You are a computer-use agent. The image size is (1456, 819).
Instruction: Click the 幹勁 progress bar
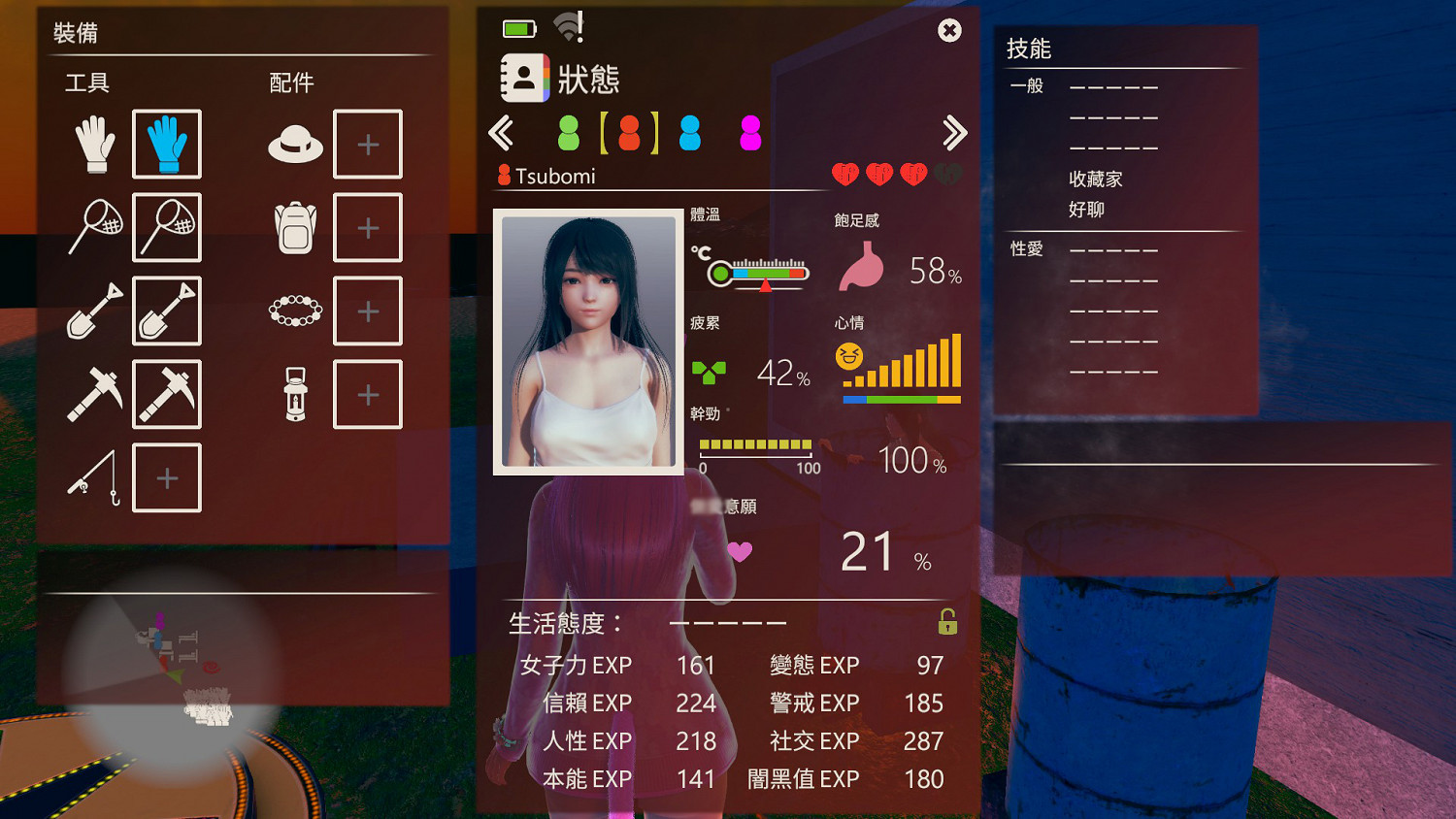pyautogui.click(x=755, y=445)
